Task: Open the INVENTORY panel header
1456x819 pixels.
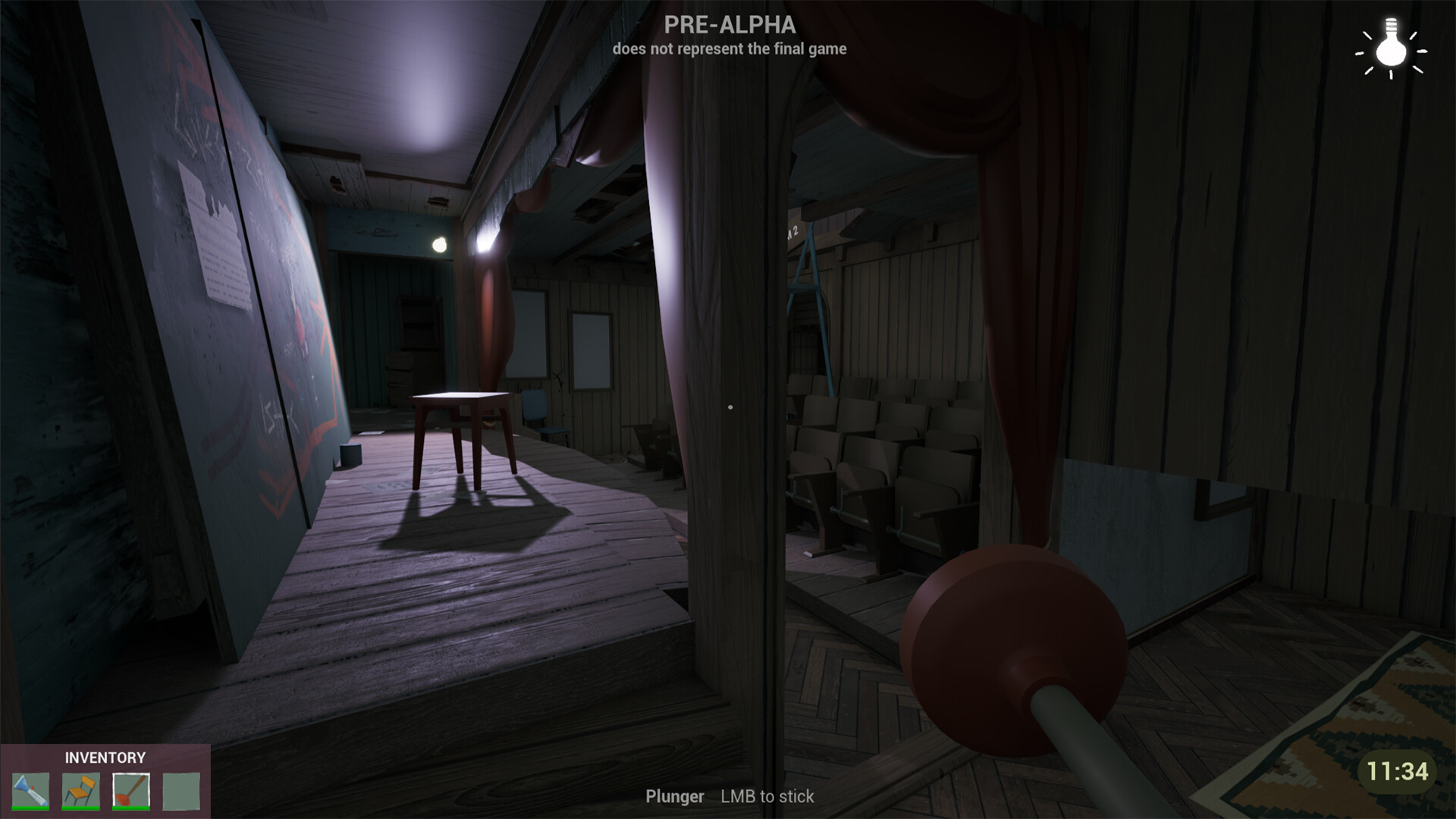Action: (x=105, y=758)
